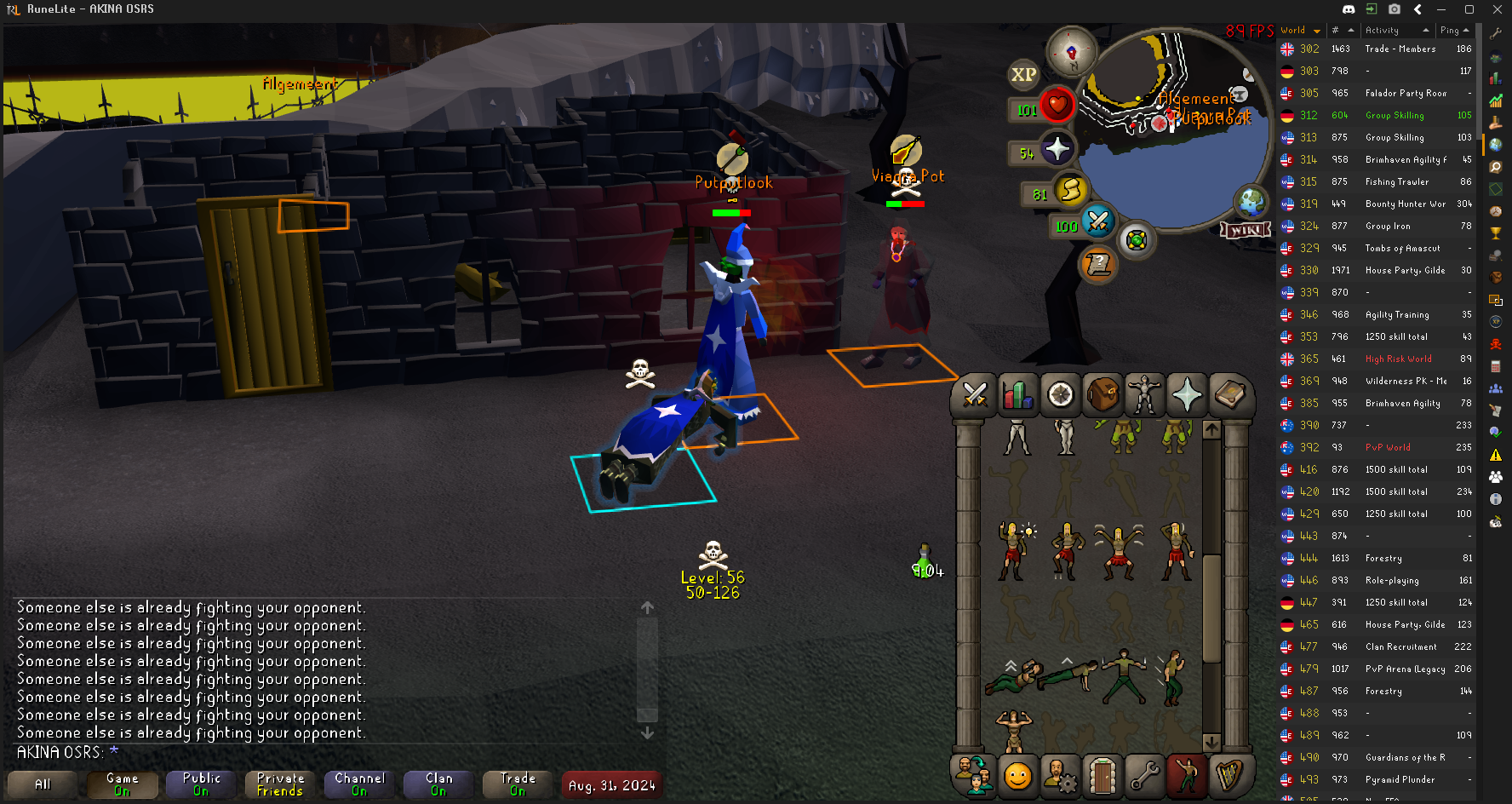1512x804 pixels.
Task: Open the Prayer tab
Action: point(1187,394)
